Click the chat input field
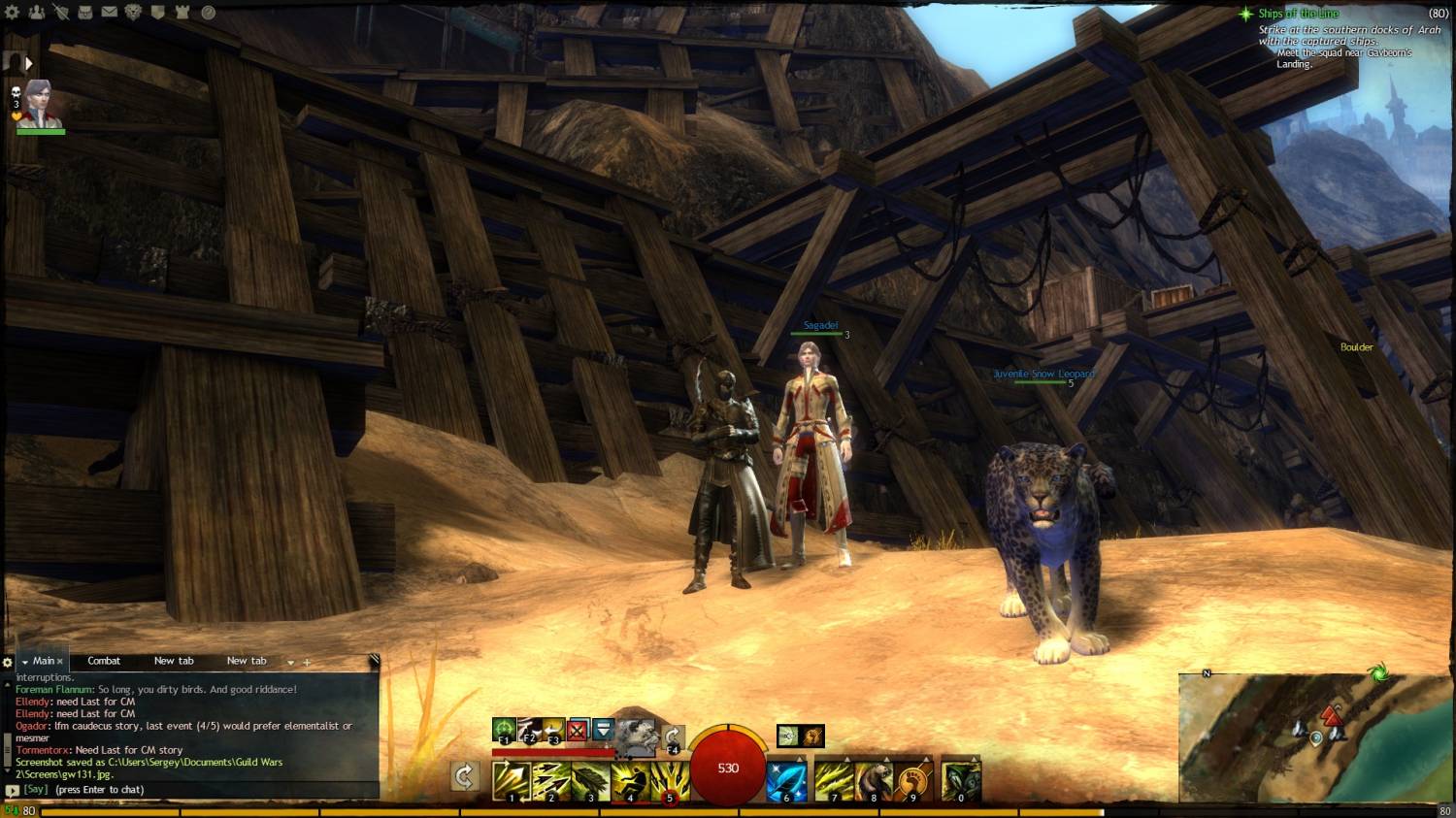1456x818 pixels. pos(194,790)
